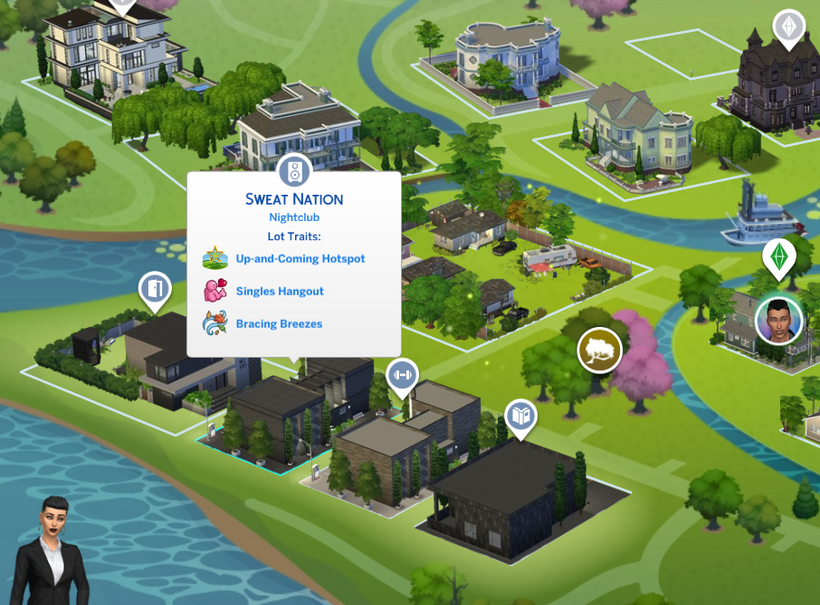820x605 pixels.
Task: Inspect the Up-and-Coming Hotspot lot trait
Action: (299, 259)
